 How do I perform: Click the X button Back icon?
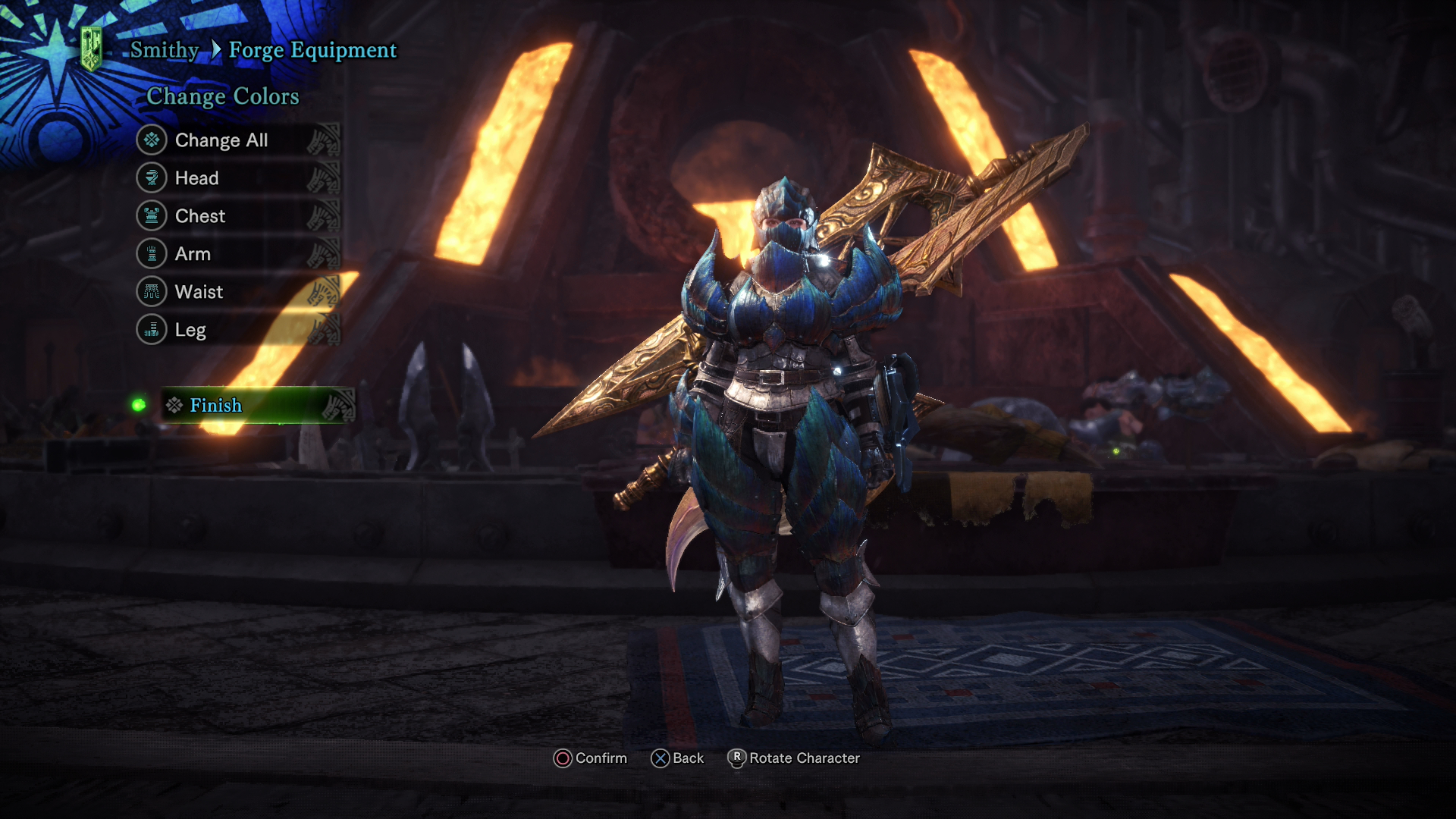(660, 758)
